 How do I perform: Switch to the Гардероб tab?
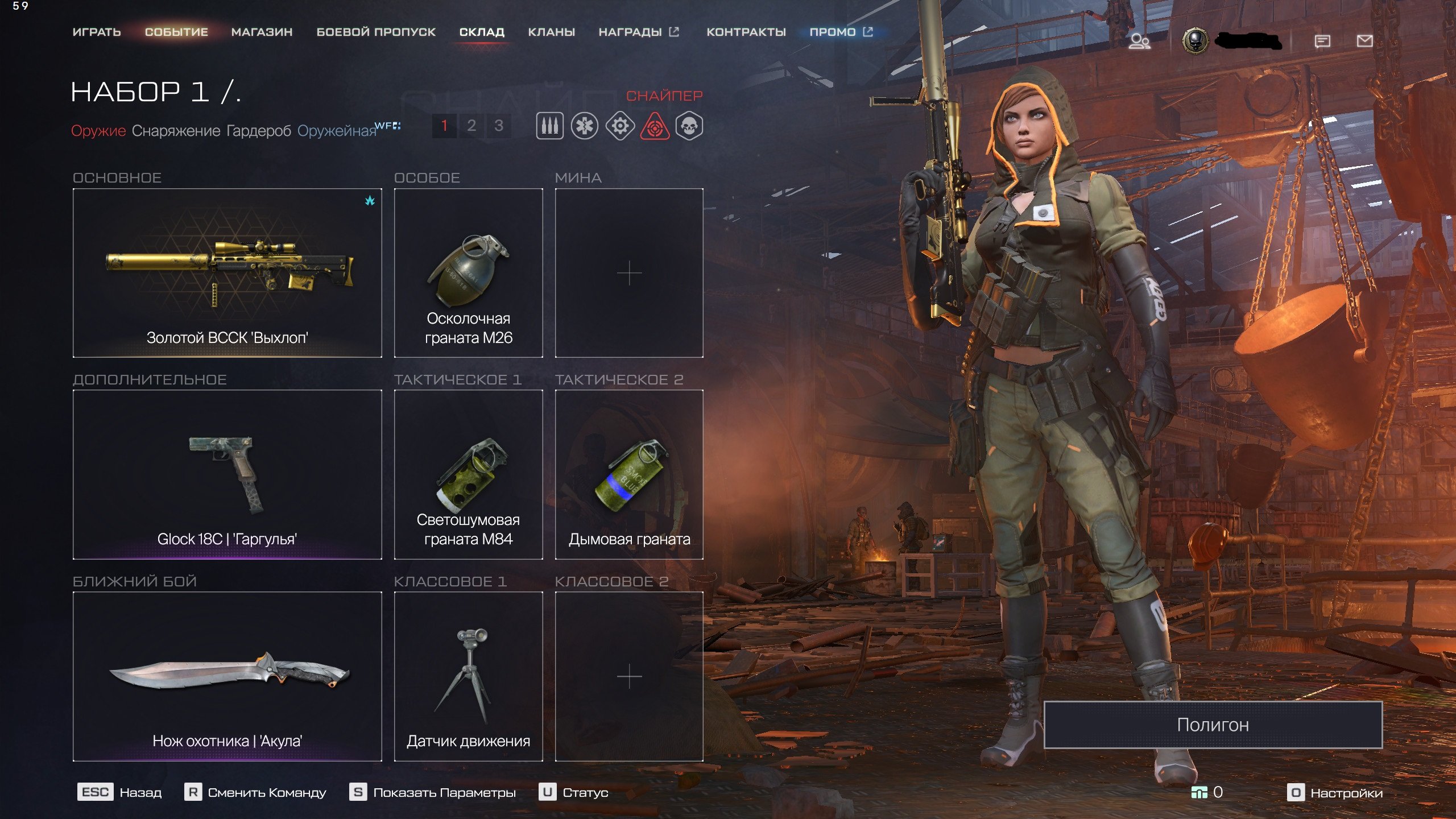tap(259, 131)
